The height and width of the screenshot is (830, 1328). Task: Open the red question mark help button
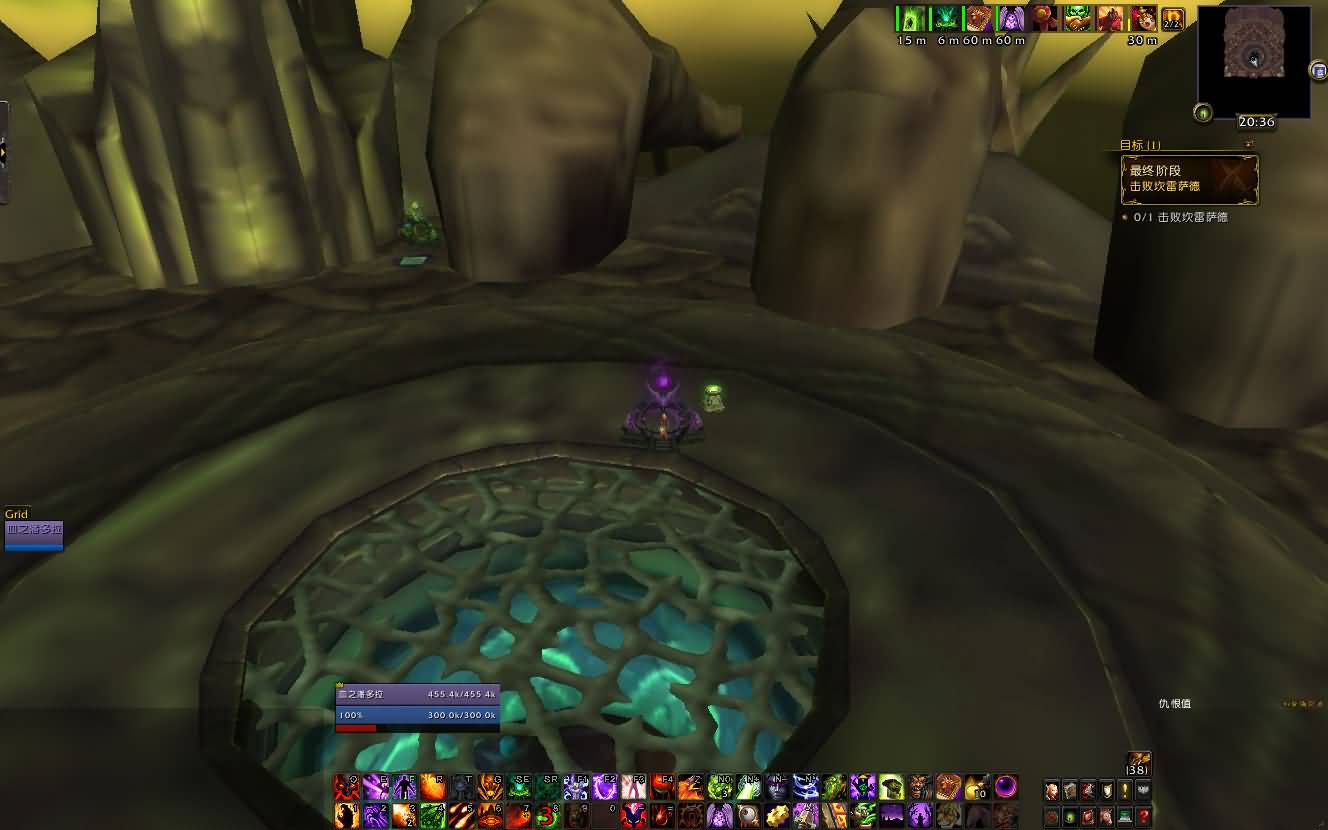1143,817
